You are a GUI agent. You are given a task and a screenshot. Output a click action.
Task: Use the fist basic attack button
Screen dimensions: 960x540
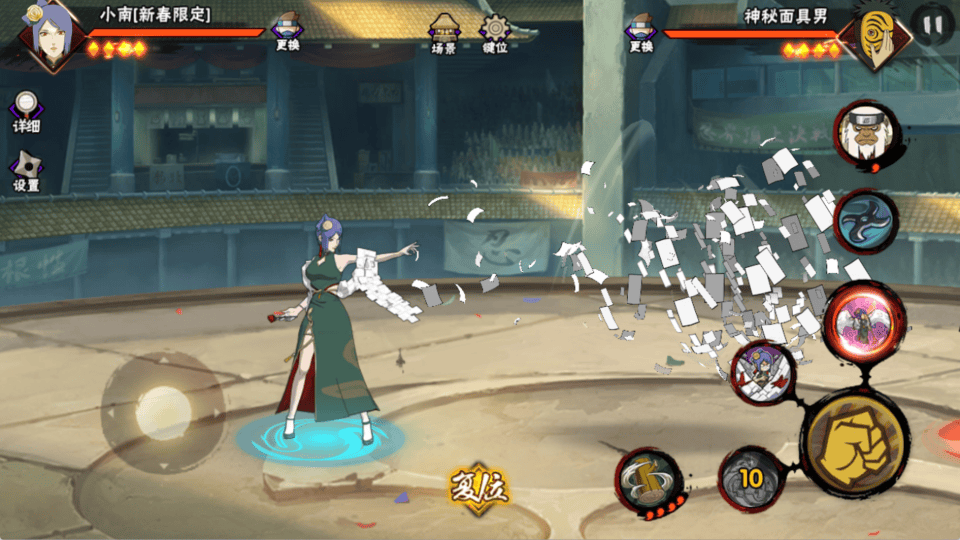pyautogui.click(x=855, y=443)
